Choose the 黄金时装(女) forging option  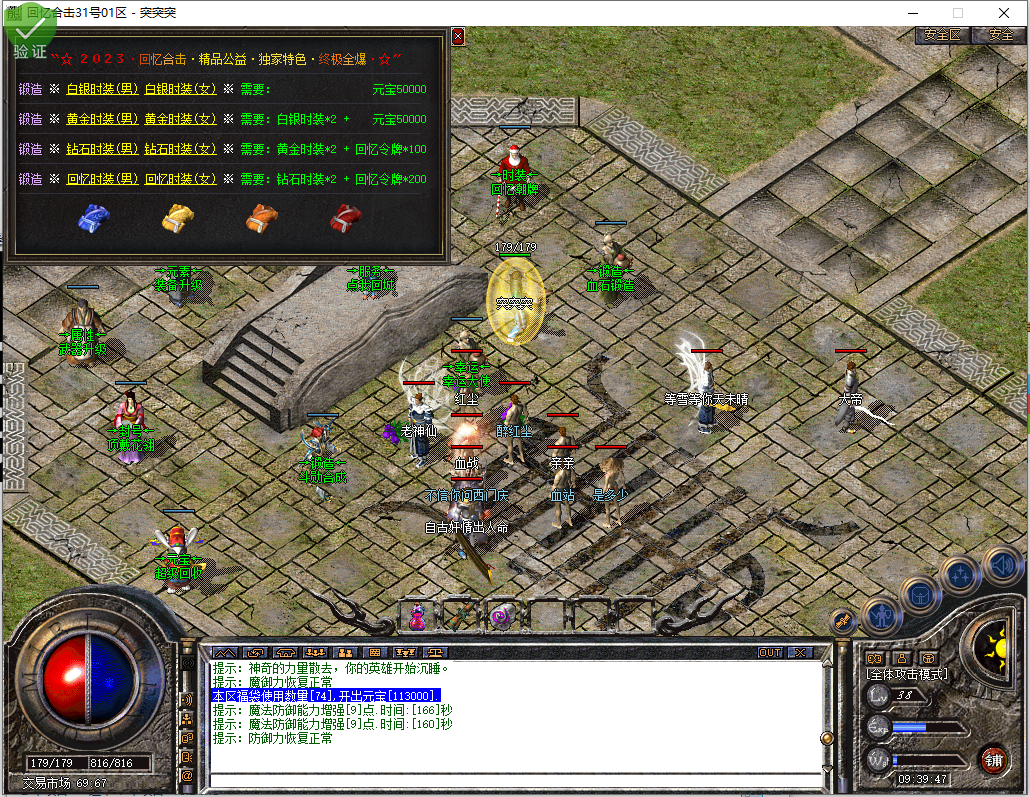pyautogui.click(x=180, y=119)
